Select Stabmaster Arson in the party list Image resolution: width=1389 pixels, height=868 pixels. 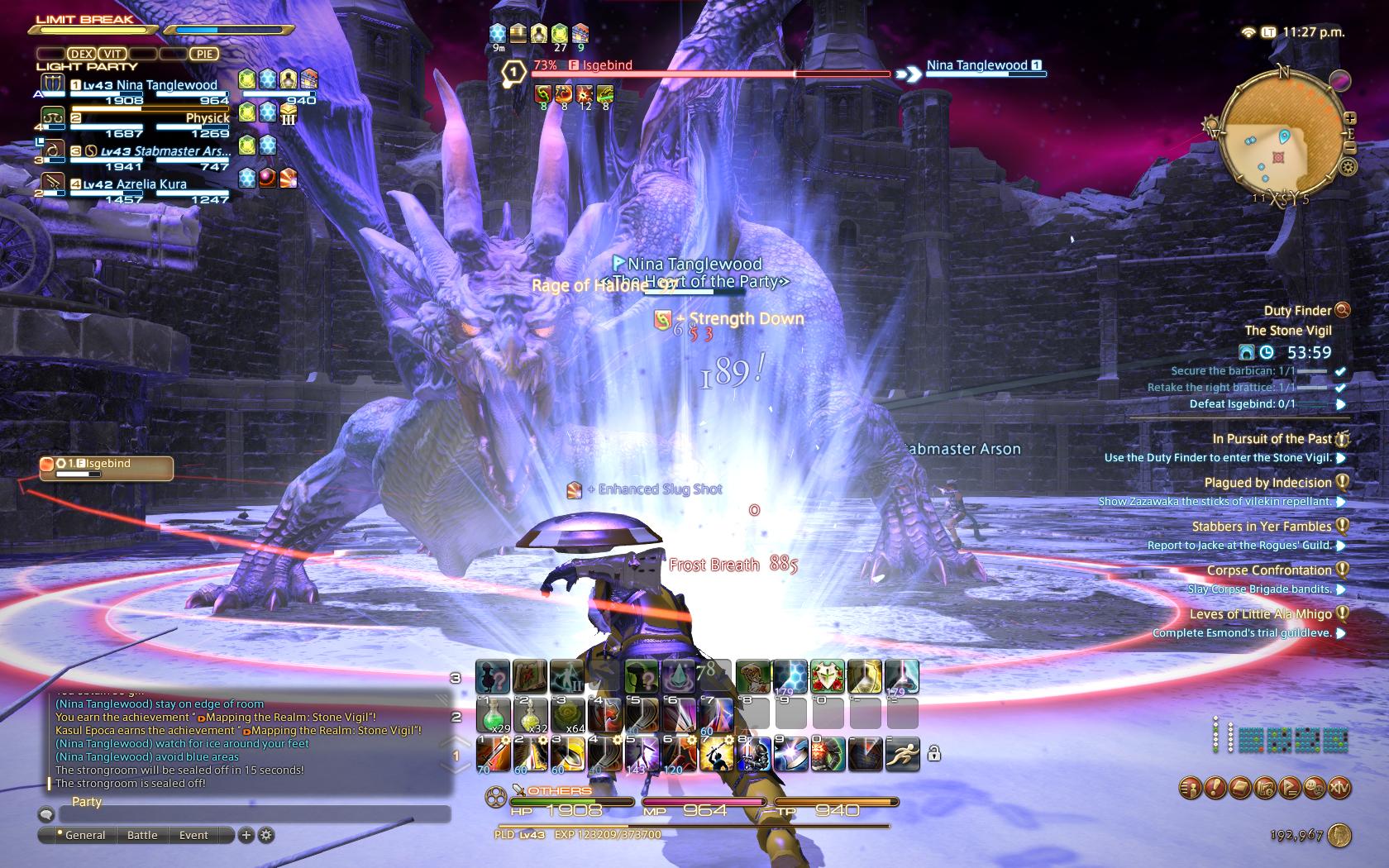(x=157, y=151)
